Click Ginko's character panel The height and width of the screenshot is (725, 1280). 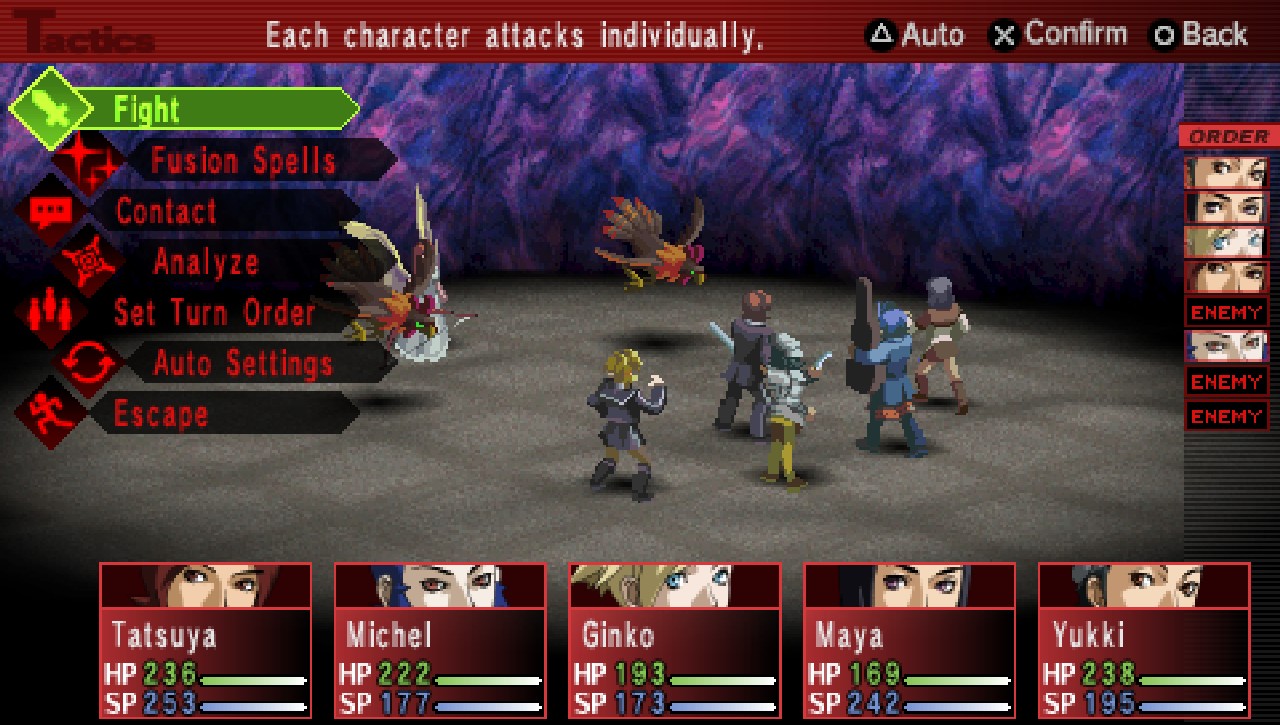click(x=675, y=640)
